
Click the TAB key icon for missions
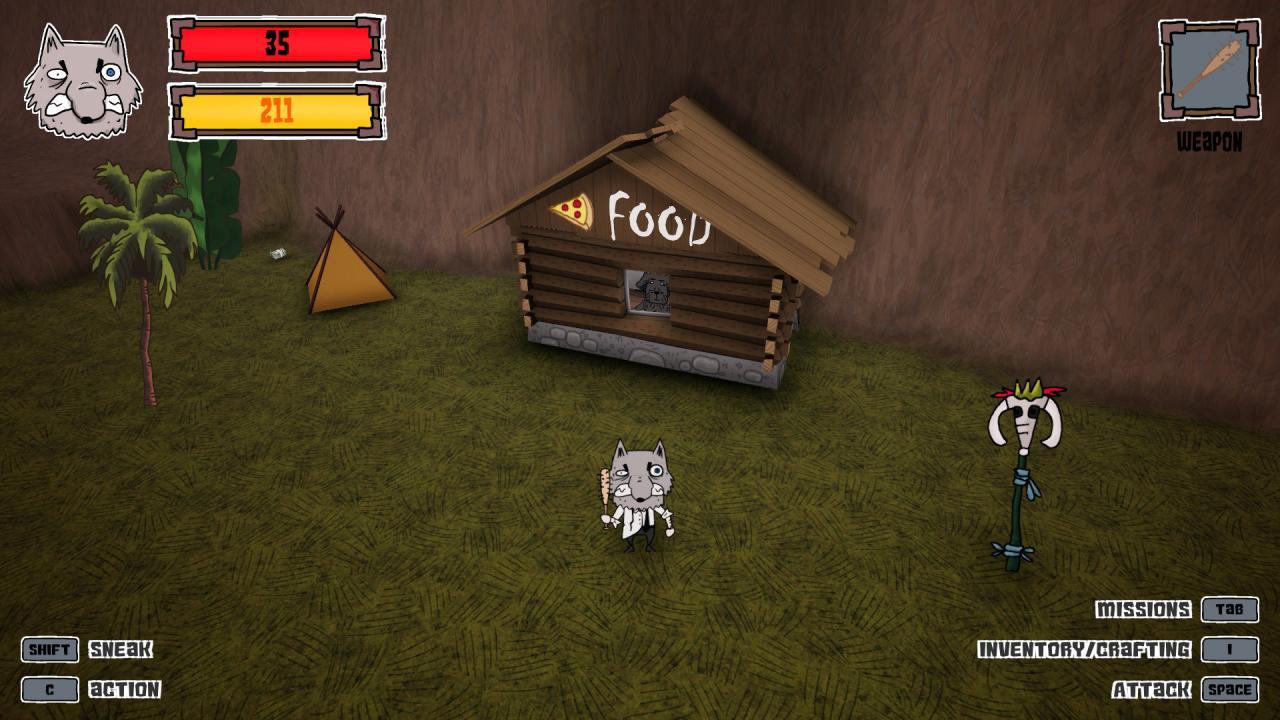click(x=1231, y=608)
